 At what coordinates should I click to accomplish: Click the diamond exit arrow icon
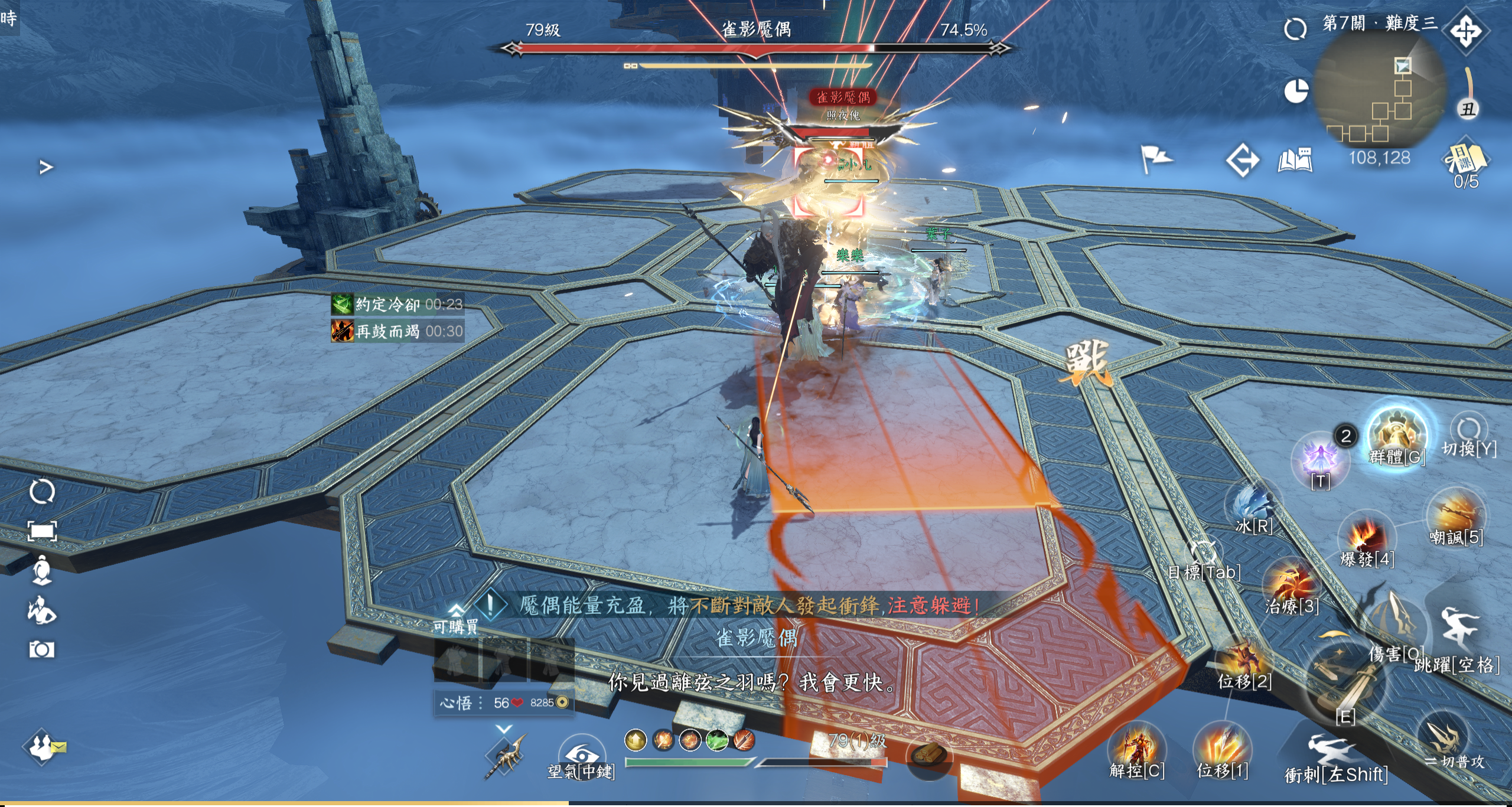(1241, 159)
